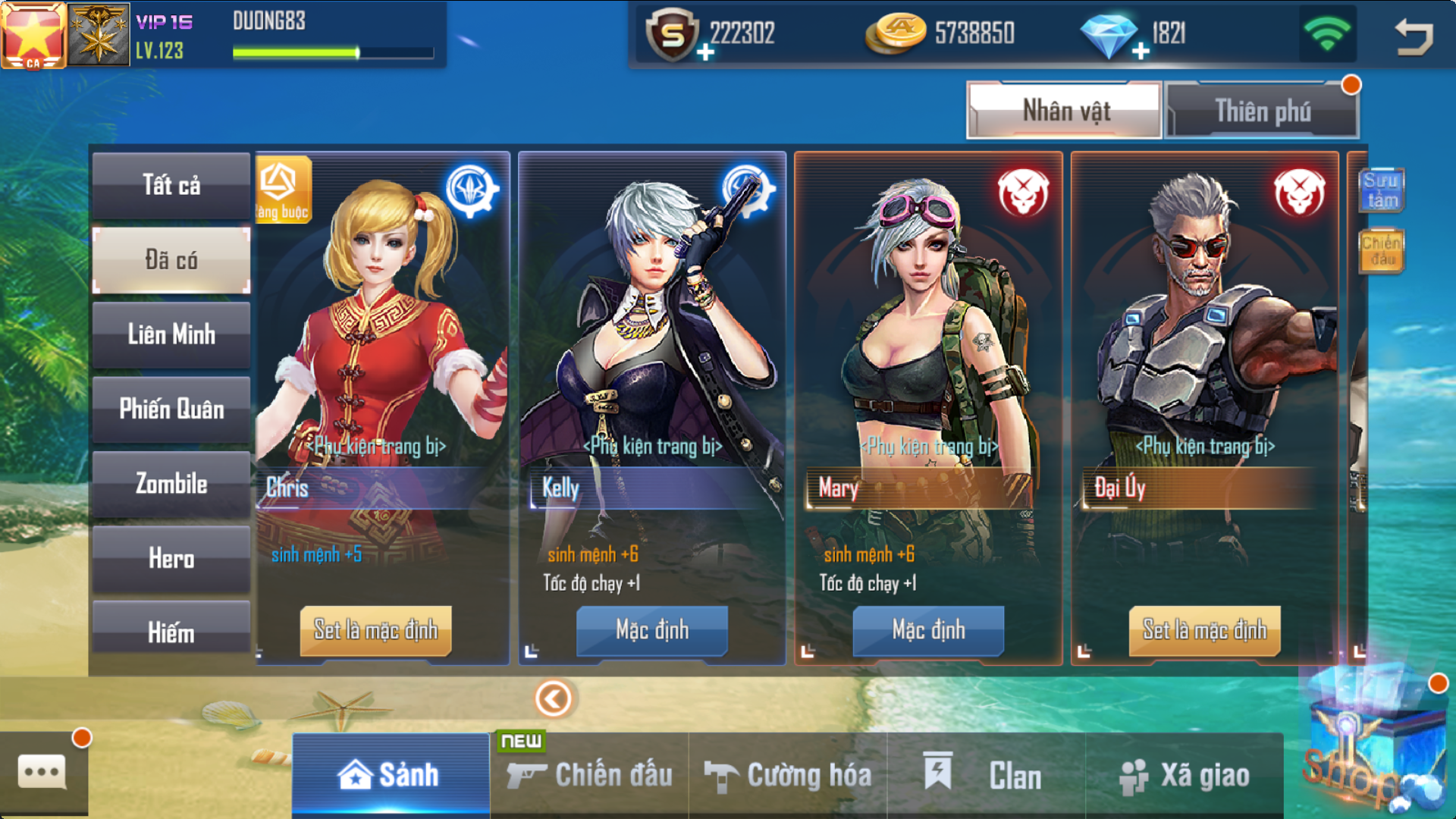Click Mary's Mặc định button

928,630
